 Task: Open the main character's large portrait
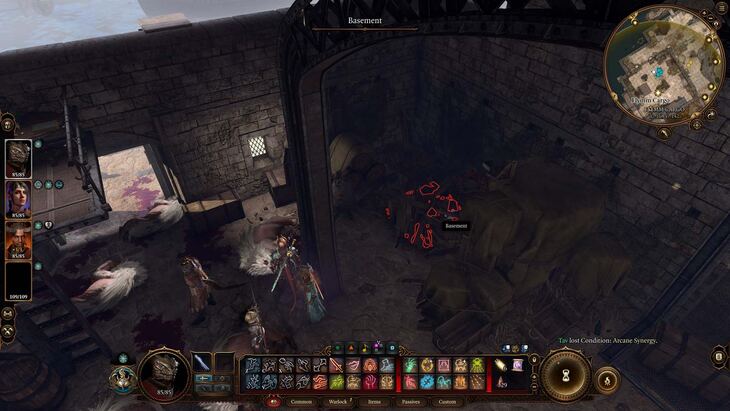point(162,376)
